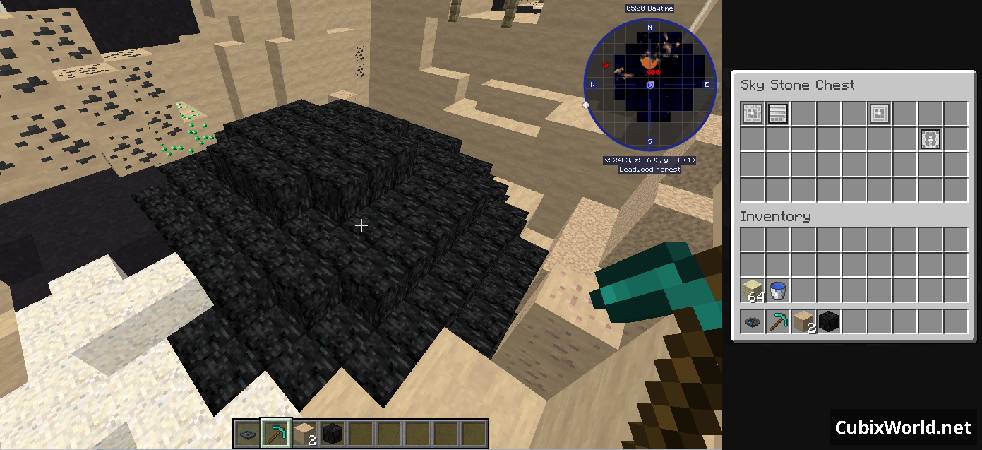The height and width of the screenshot is (450, 982).
Task: Grab the lone plate in the chest's second row
Action: coord(930,139)
